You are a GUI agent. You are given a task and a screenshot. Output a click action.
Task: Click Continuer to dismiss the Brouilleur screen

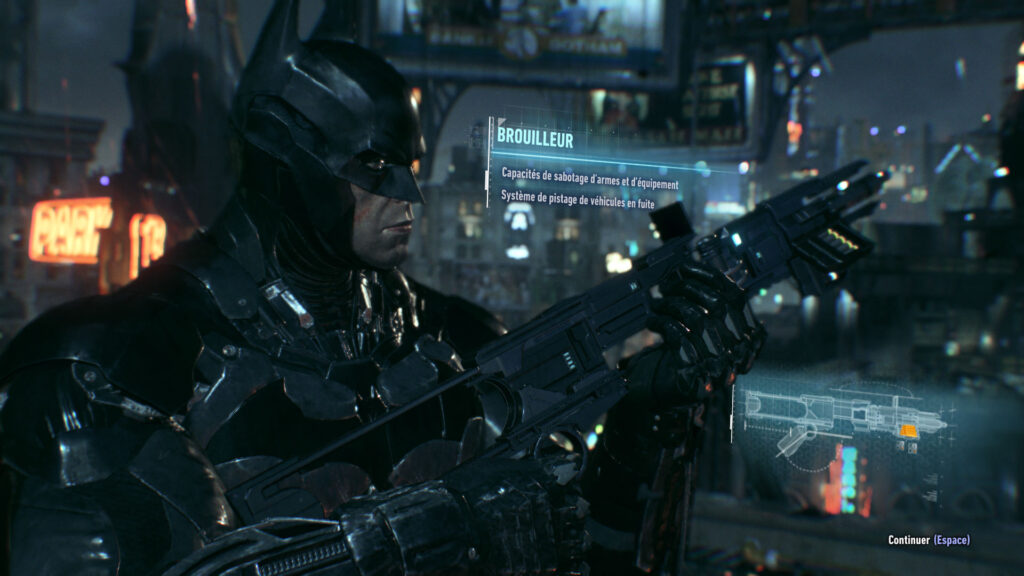(x=928, y=540)
